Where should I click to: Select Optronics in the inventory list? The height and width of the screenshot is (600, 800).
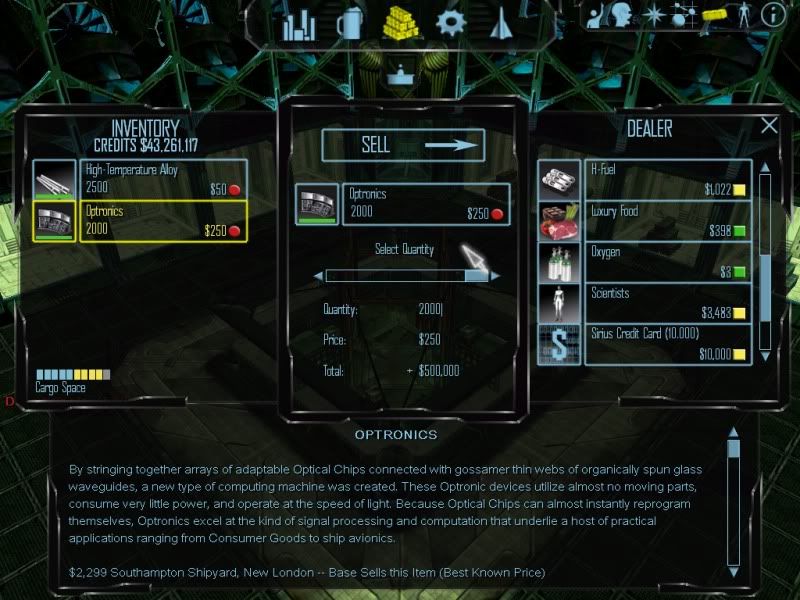point(163,221)
